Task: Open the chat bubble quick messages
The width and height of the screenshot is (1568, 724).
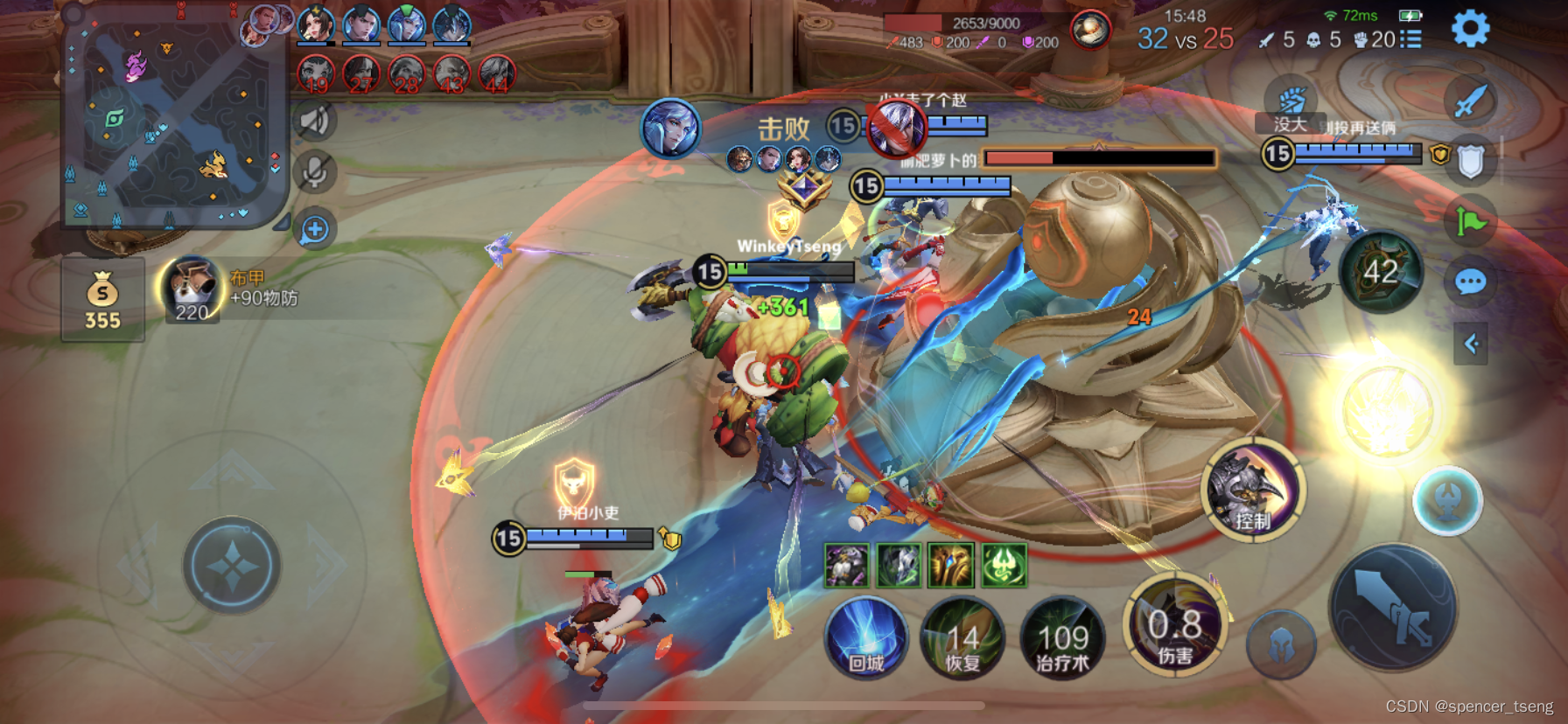Action: click(x=1470, y=282)
